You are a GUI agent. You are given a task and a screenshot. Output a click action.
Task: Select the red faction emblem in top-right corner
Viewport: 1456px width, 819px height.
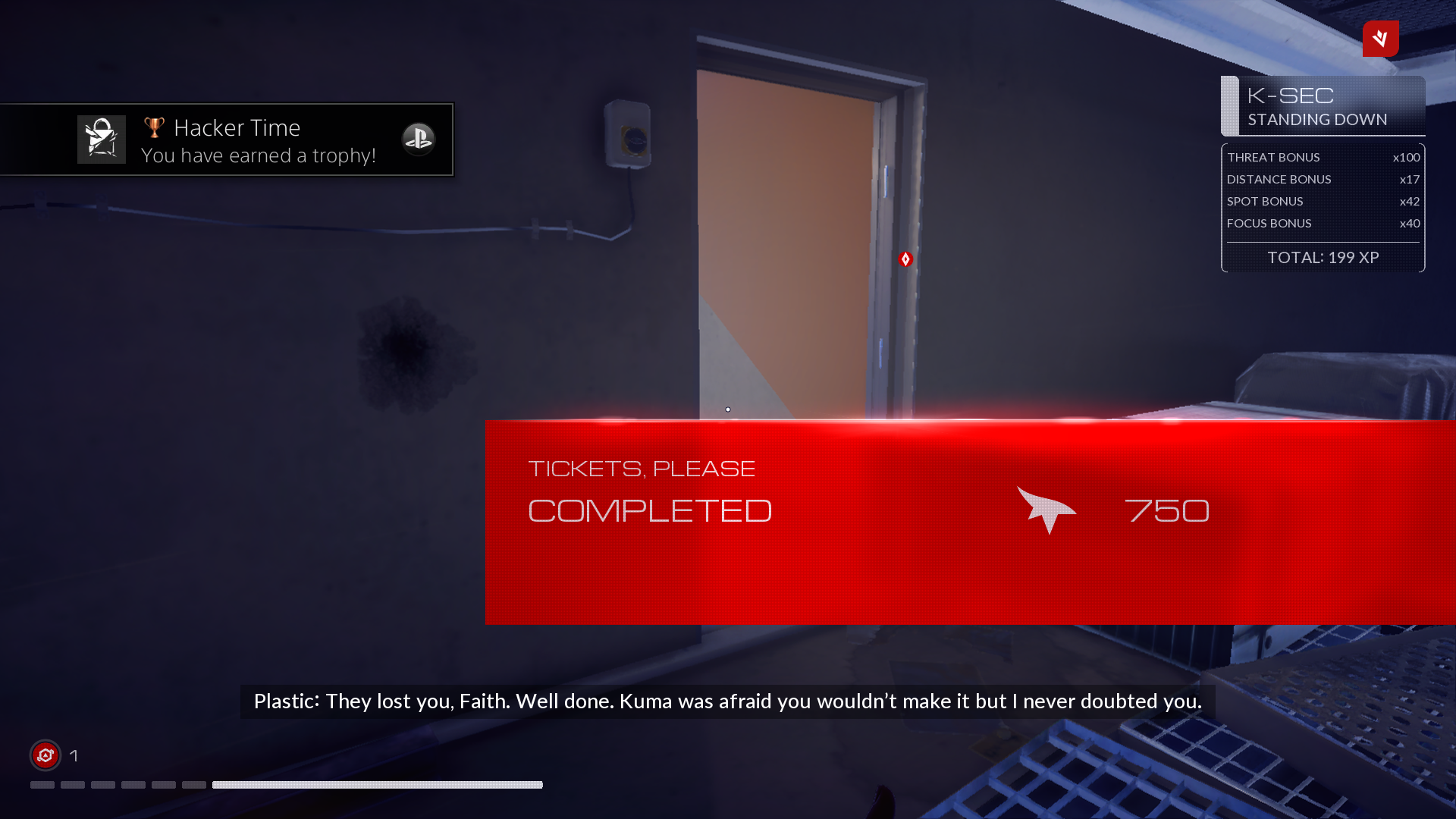pos(1380,39)
